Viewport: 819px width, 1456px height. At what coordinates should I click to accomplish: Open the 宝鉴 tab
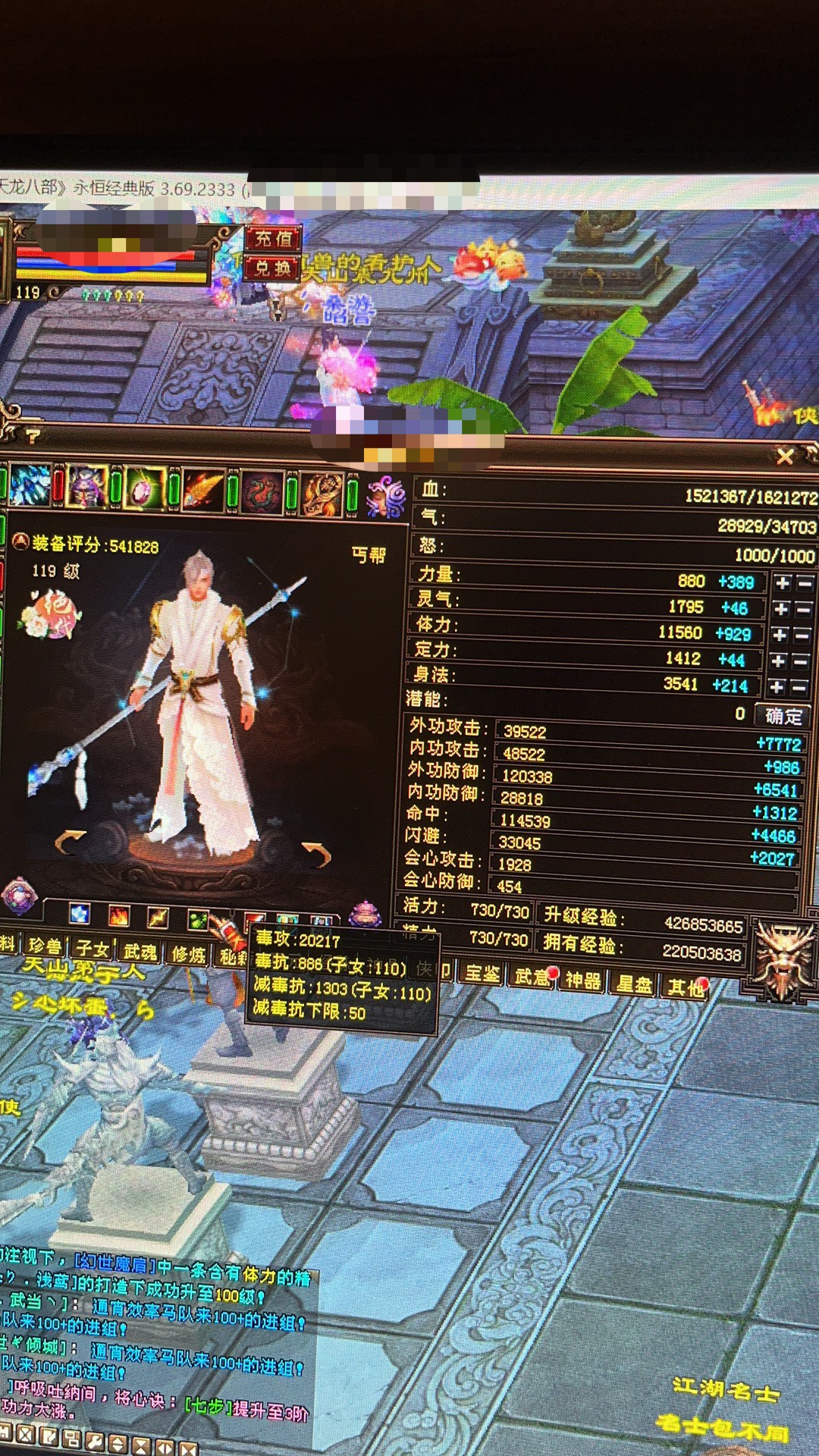[482, 974]
